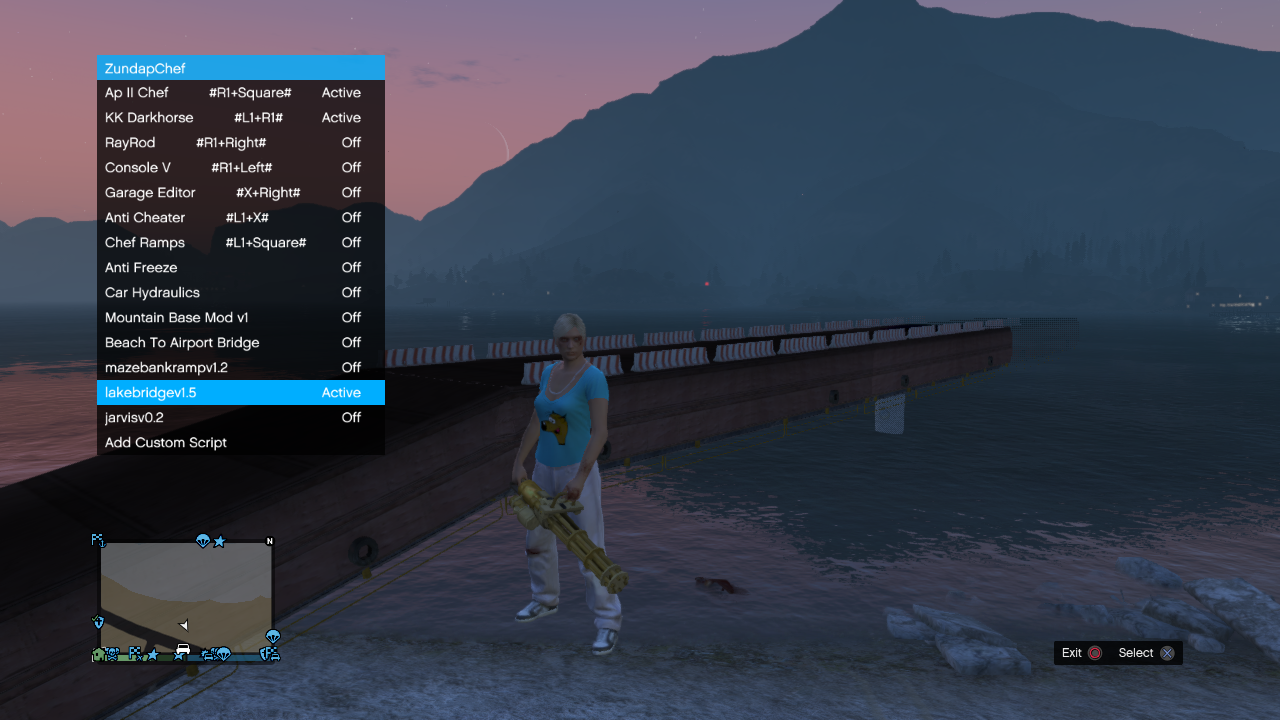This screenshot has height=720, width=1280.
Task: Turn off lakebridgev1.5
Action: pyautogui.click(x=240, y=392)
